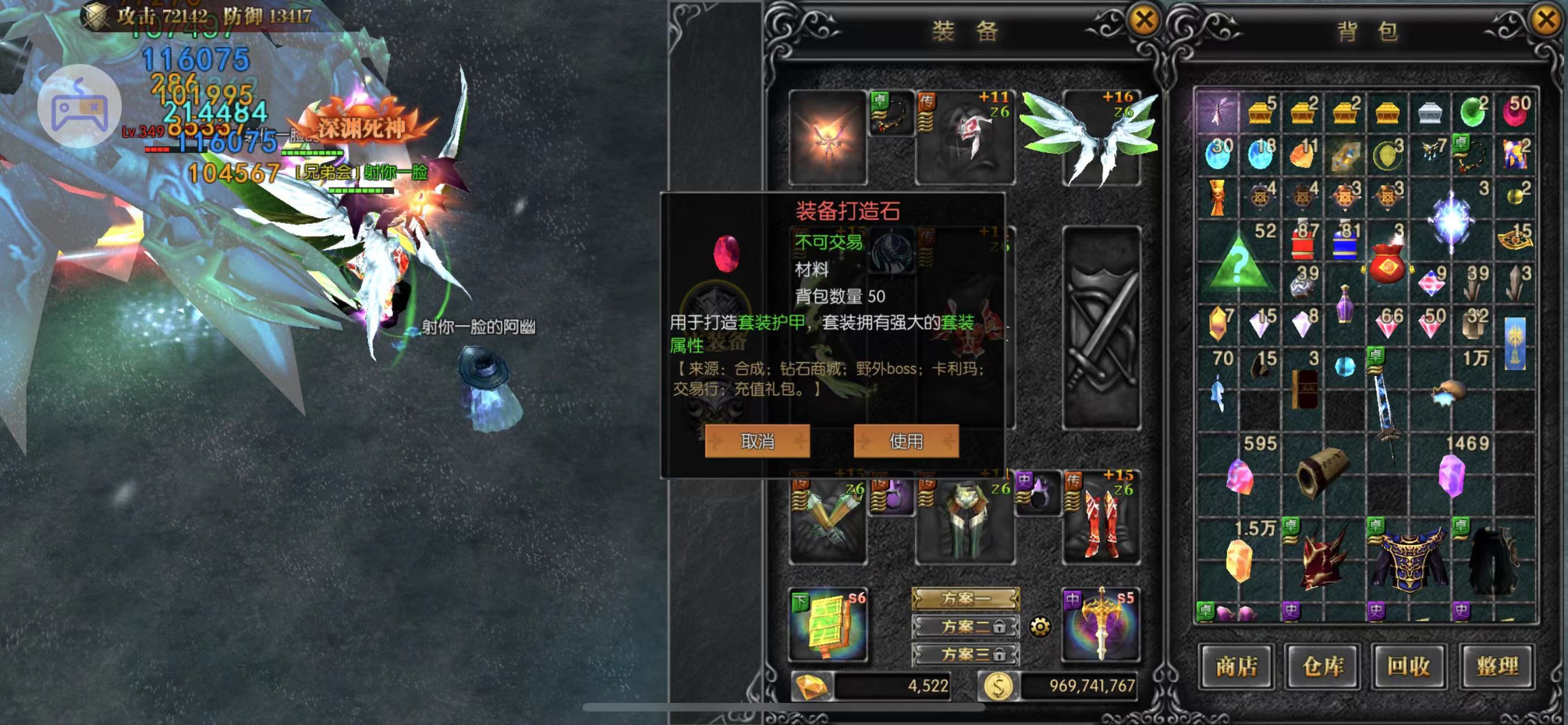1568x725 pixels.
Task: Select the golden sword S5 slot
Action: pyautogui.click(x=1100, y=625)
